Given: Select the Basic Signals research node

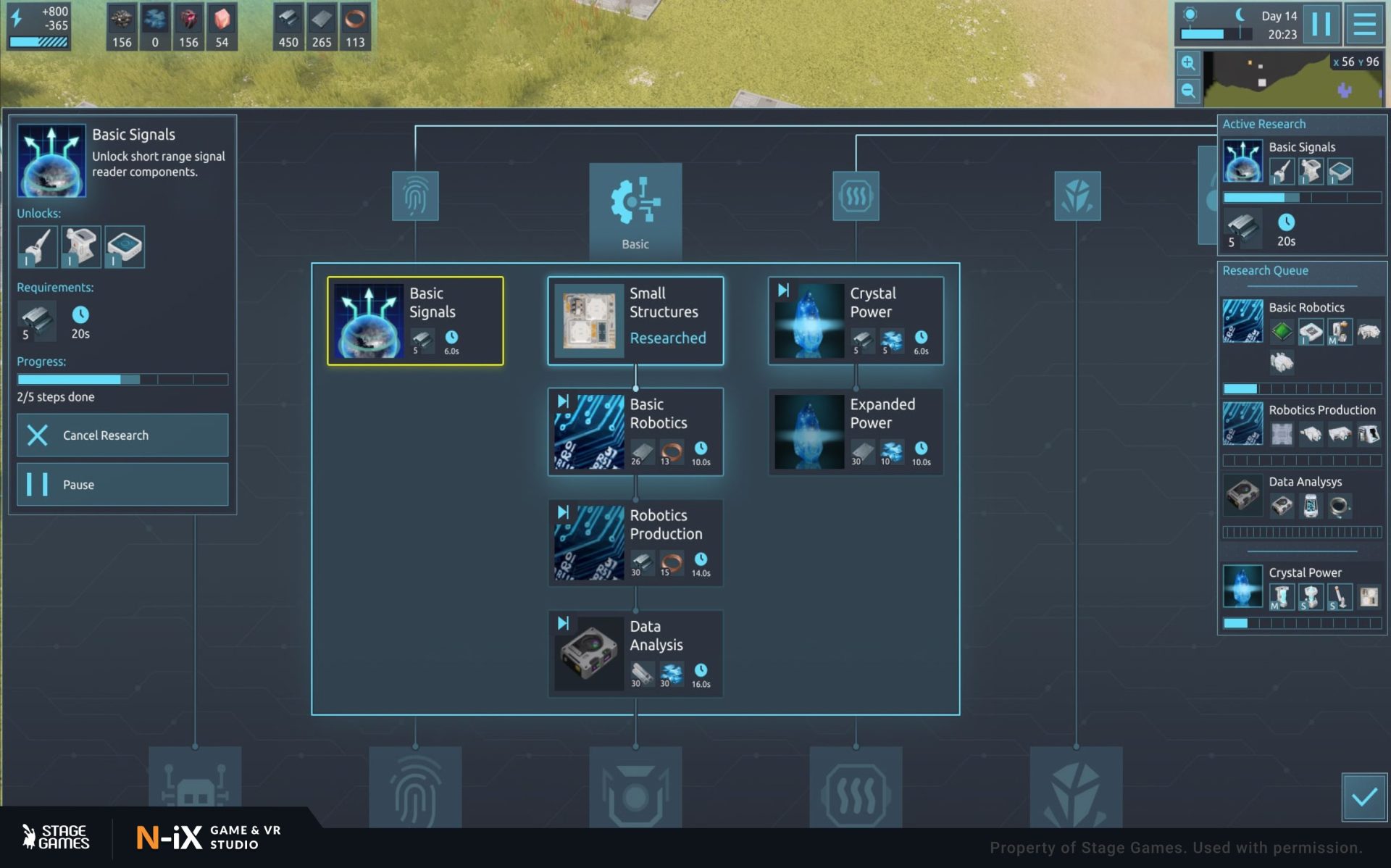Looking at the screenshot, I should coord(415,321).
